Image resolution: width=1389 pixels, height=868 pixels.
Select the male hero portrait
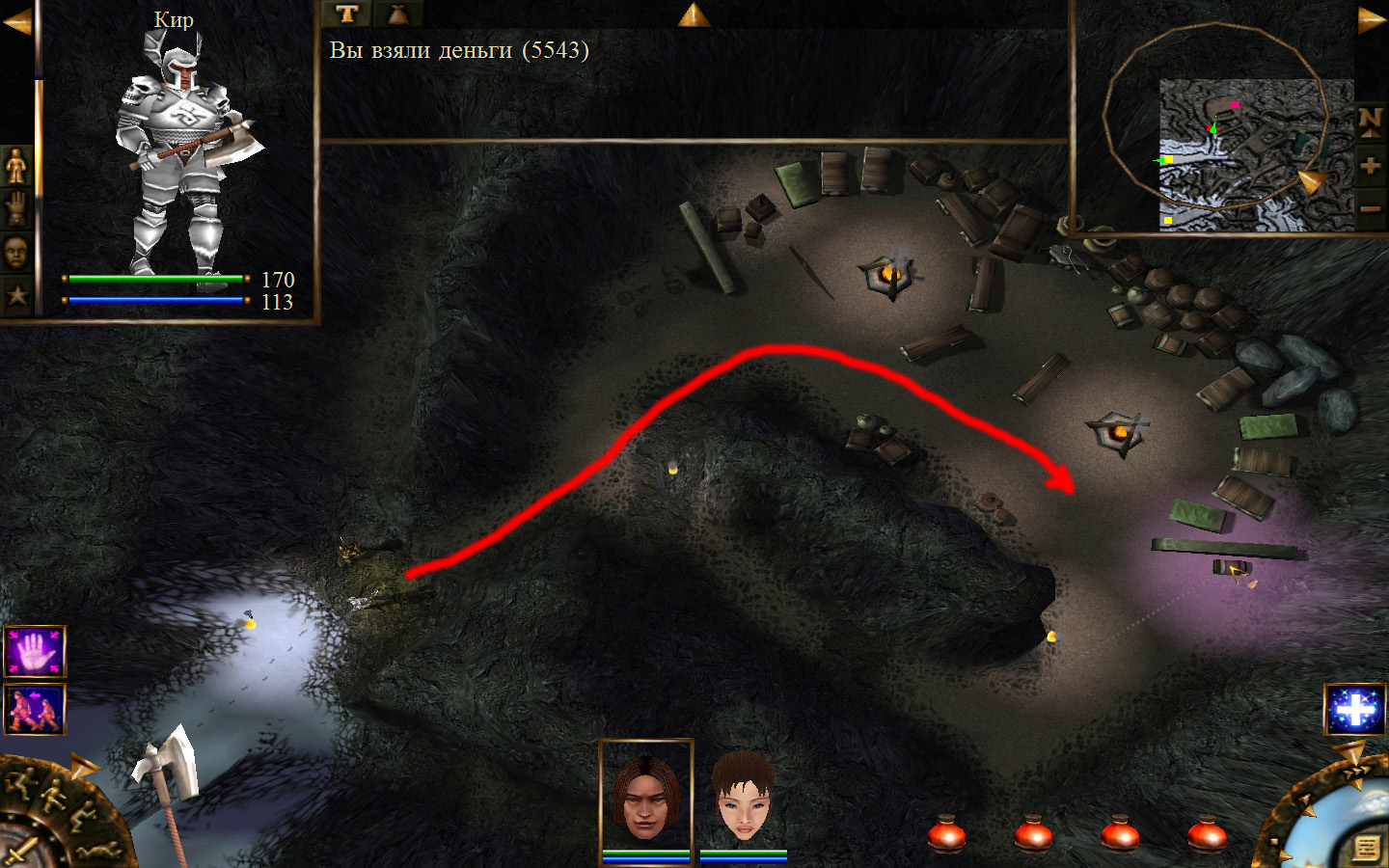(x=646, y=798)
